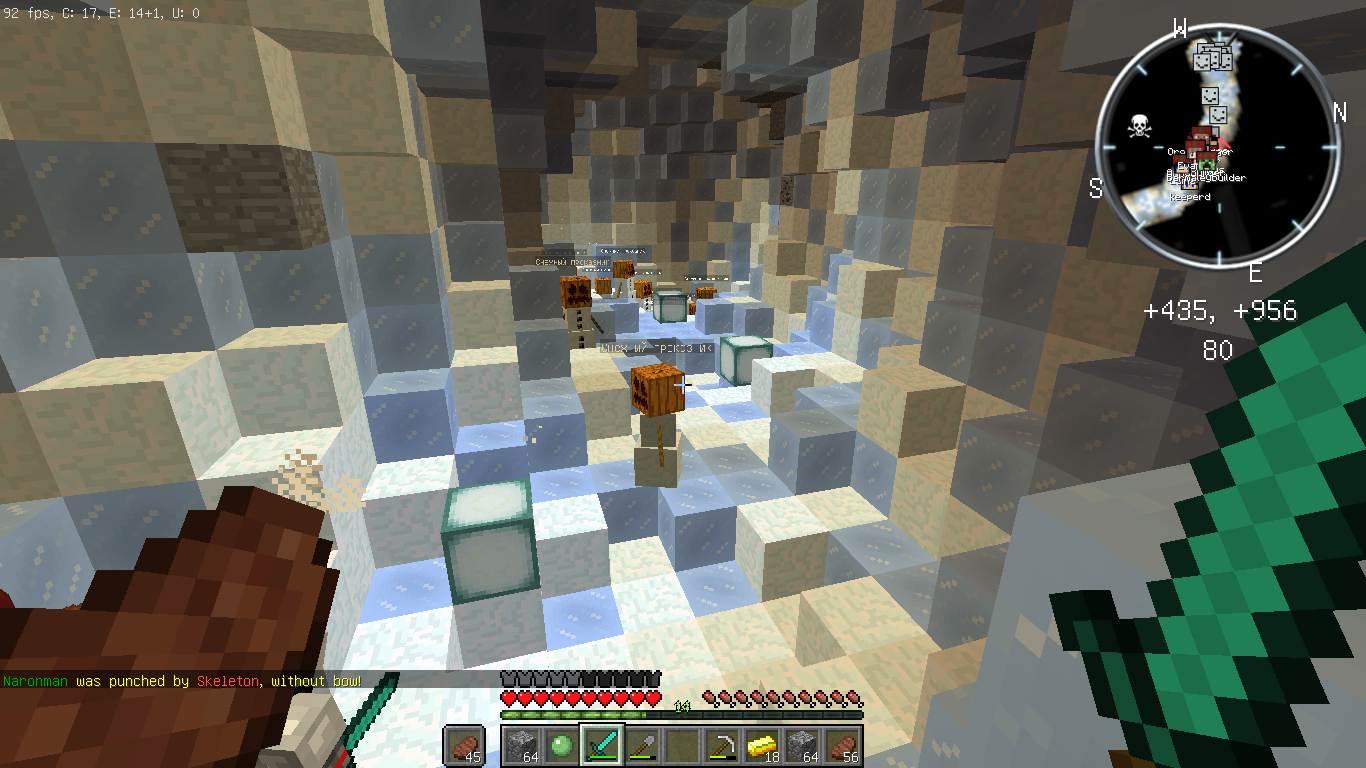
Task: Choose the shovel in the hotbar
Action: (x=642, y=745)
